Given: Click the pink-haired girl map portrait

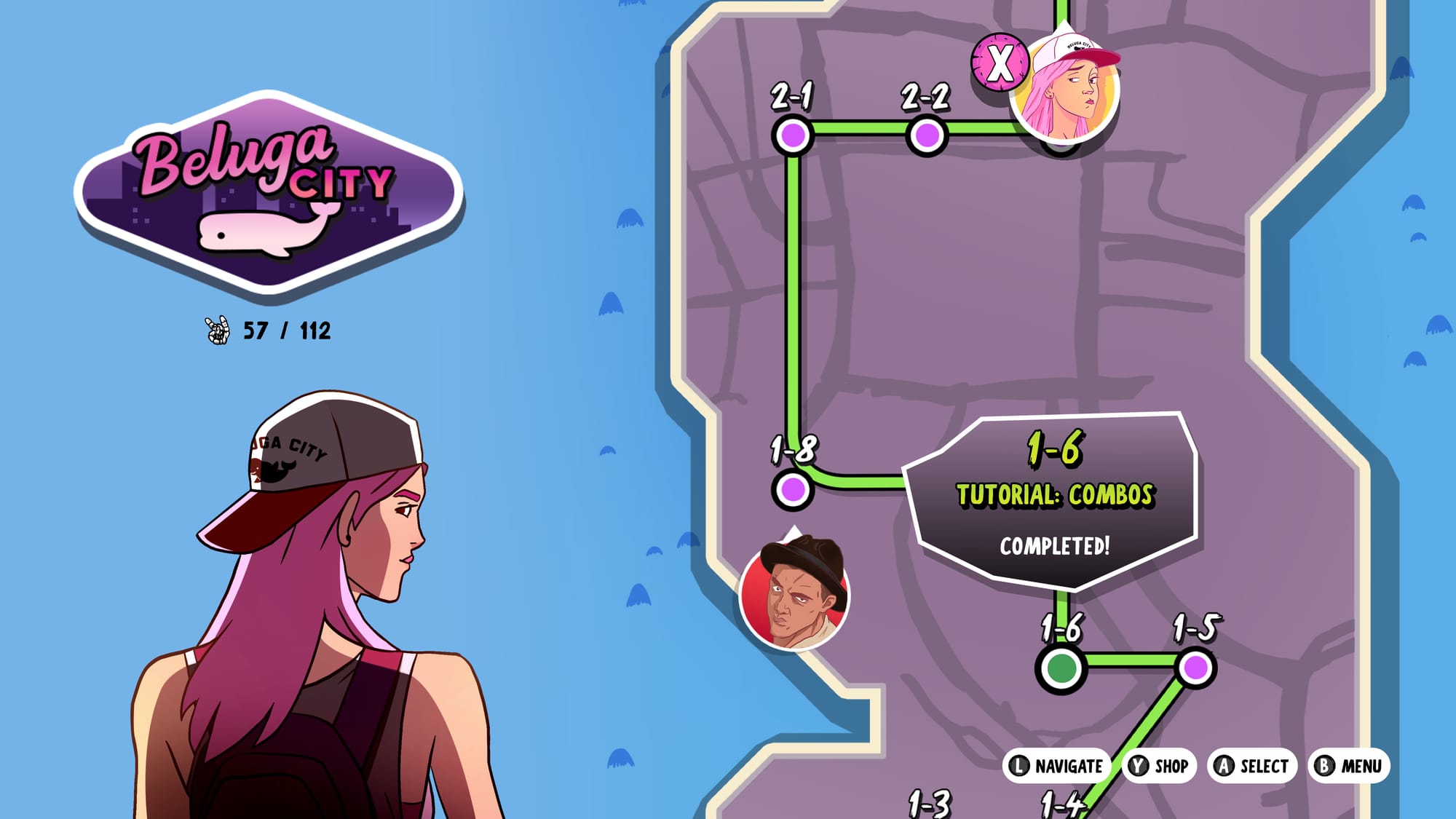Looking at the screenshot, I should tap(1066, 90).
